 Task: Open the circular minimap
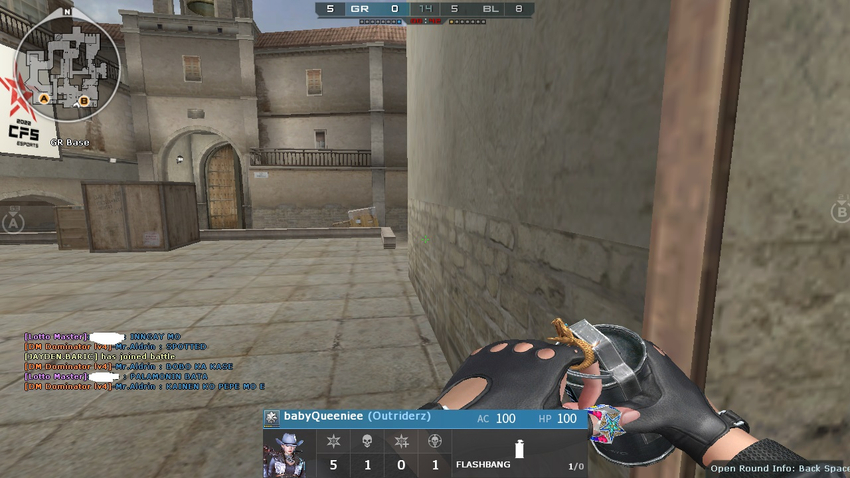pyautogui.click(x=66, y=64)
